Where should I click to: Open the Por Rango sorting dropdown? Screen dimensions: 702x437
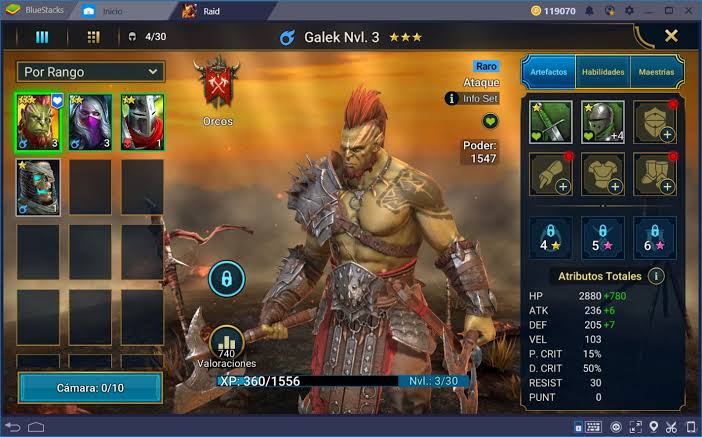tap(90, 72)
